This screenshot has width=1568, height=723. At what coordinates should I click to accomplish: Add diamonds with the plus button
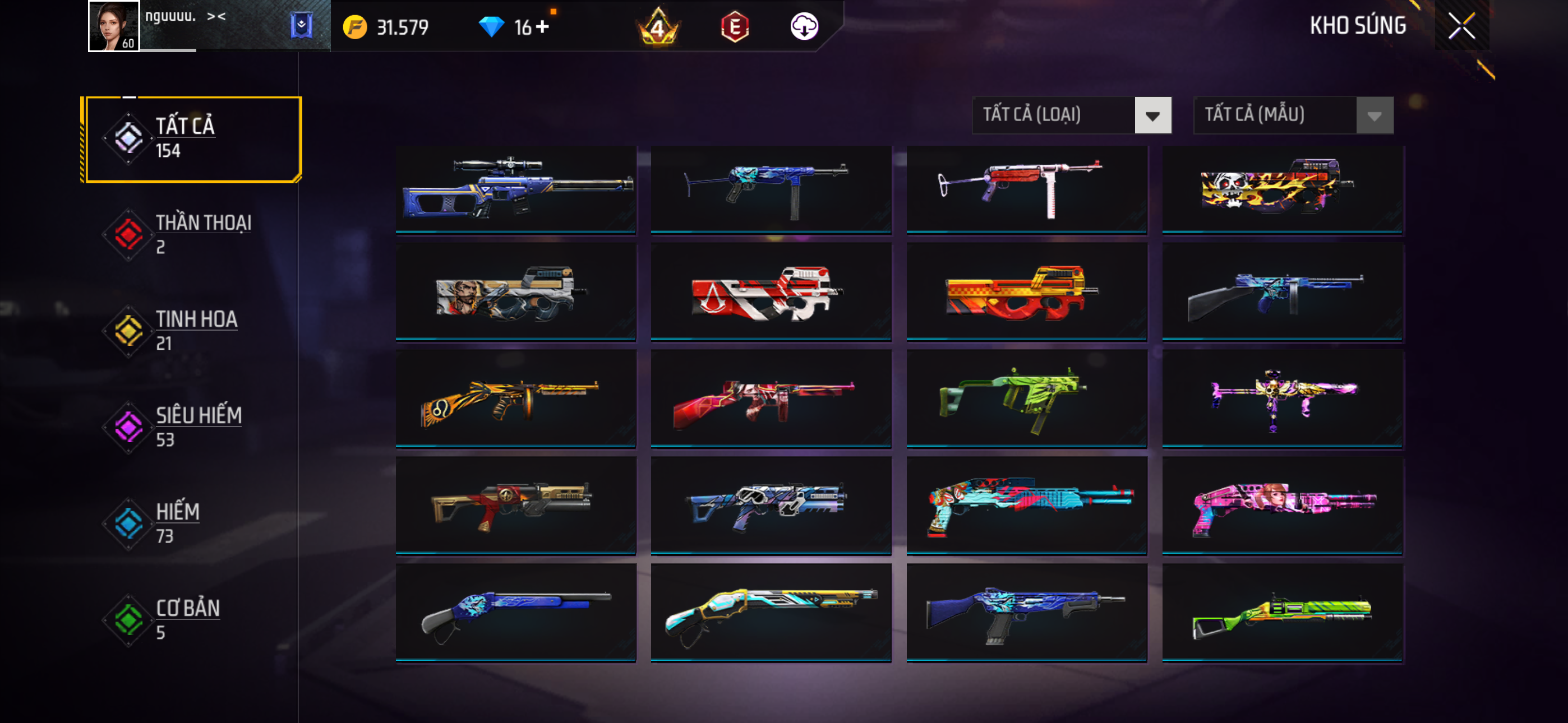(x=542, y=27)
